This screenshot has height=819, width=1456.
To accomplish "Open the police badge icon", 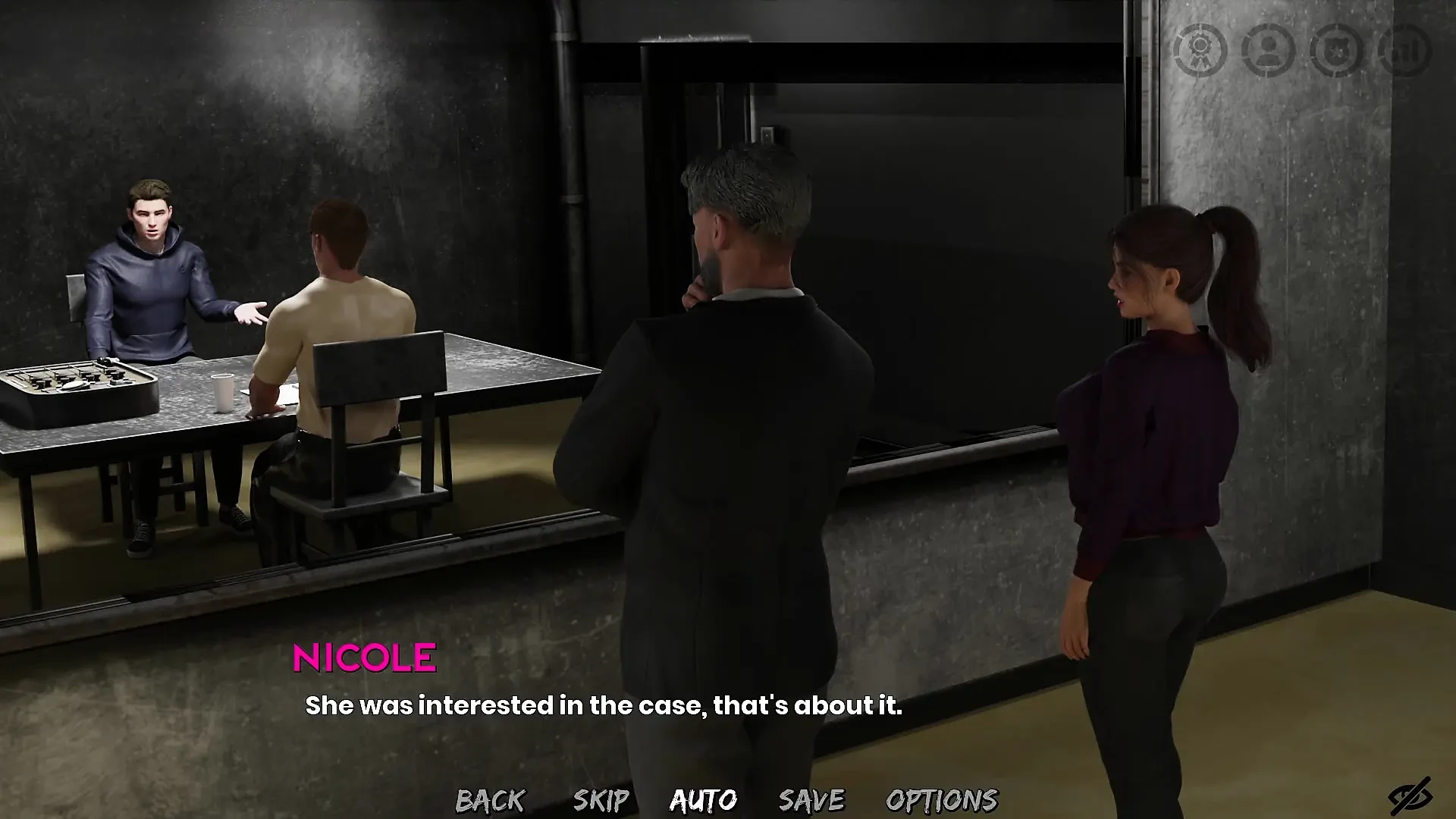I will point(1336,50).
